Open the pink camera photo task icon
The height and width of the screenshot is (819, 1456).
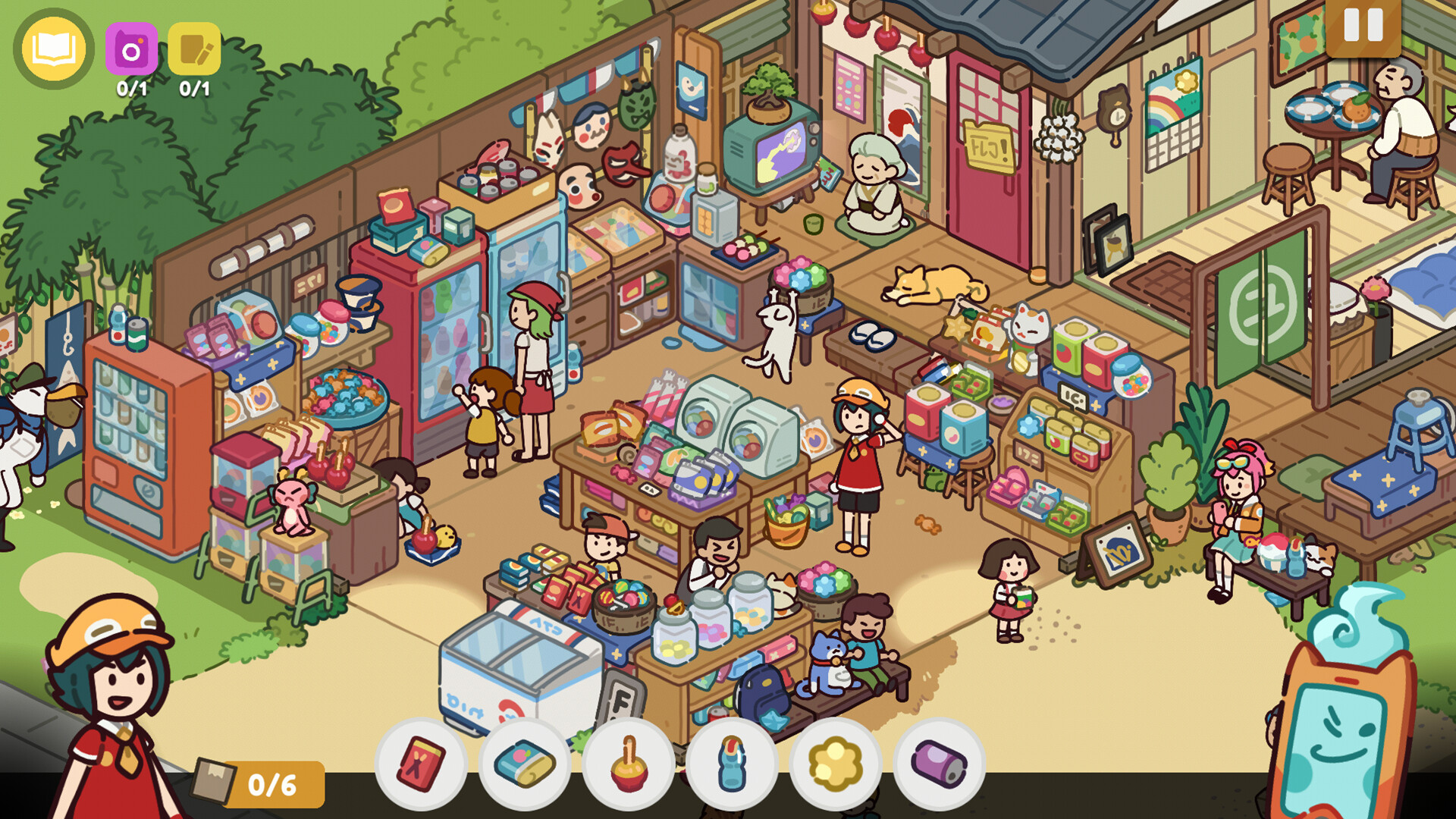(x=133, y=49)
